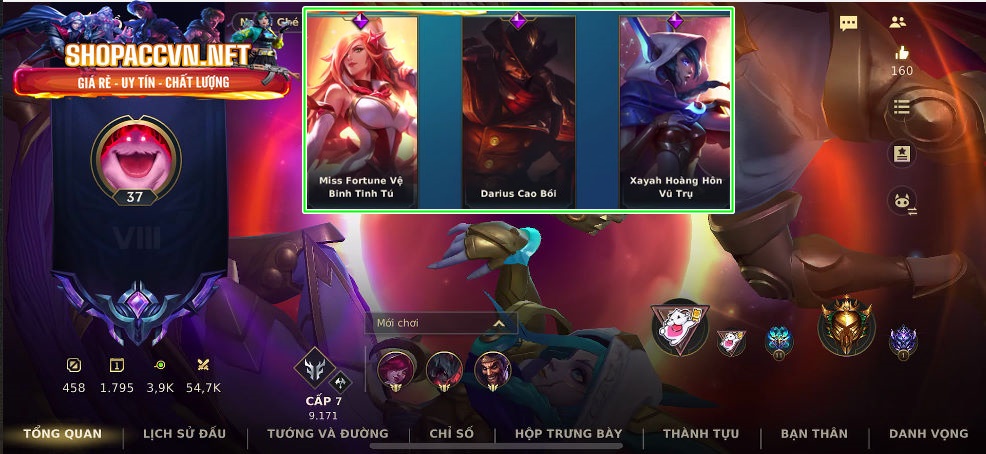Switch to the LỊCH SỬ ĐẤU tab

click(x=184, y=434)
